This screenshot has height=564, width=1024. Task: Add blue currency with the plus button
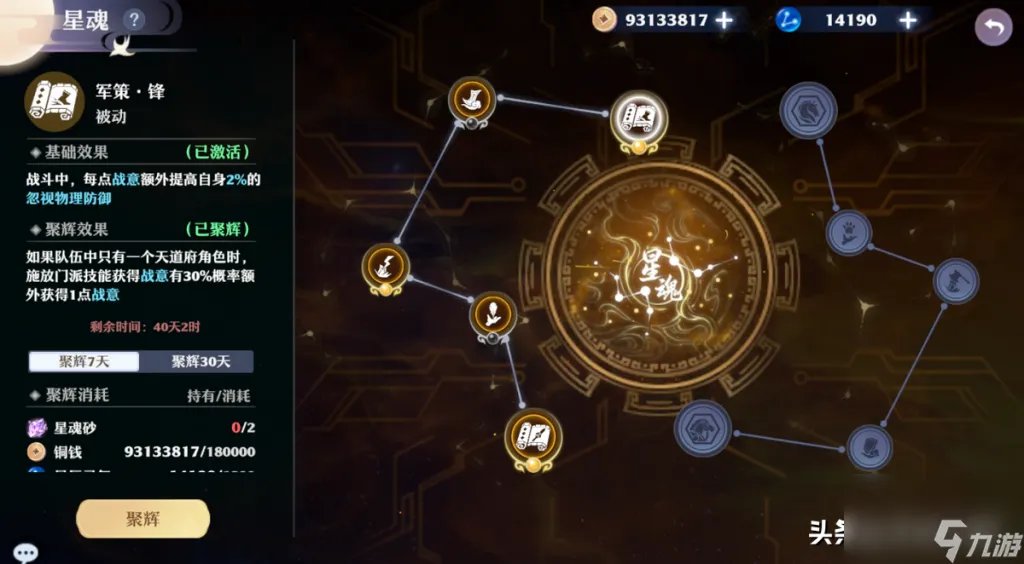coord(908,20)
